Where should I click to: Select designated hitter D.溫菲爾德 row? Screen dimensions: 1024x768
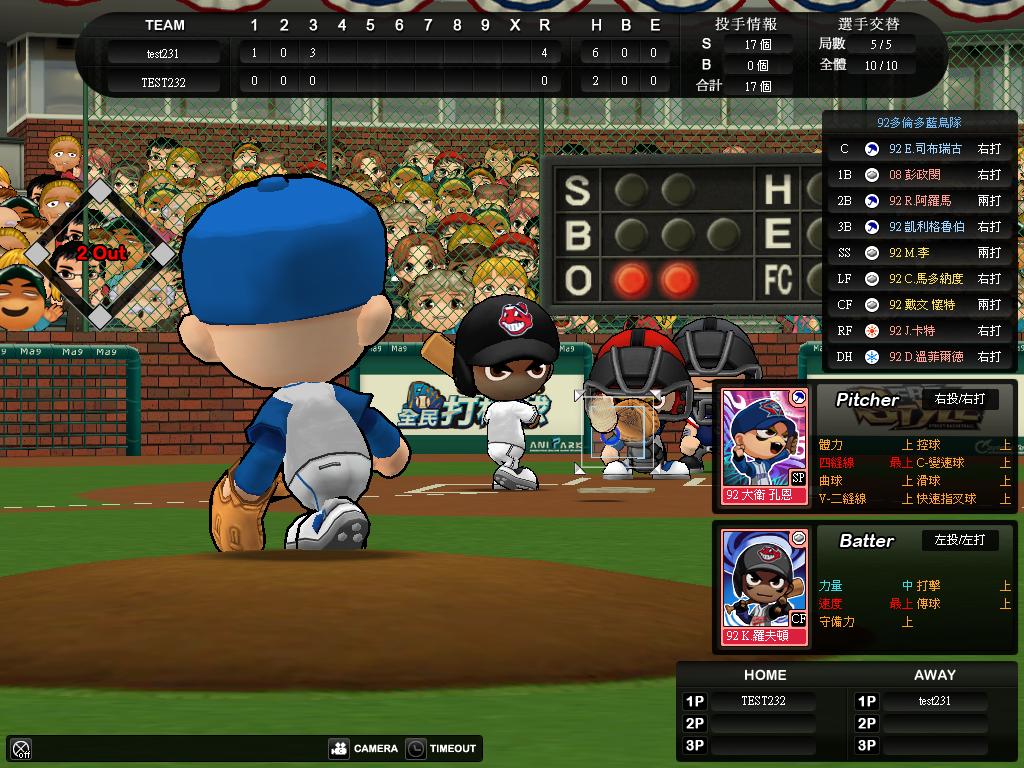[918, 357]
